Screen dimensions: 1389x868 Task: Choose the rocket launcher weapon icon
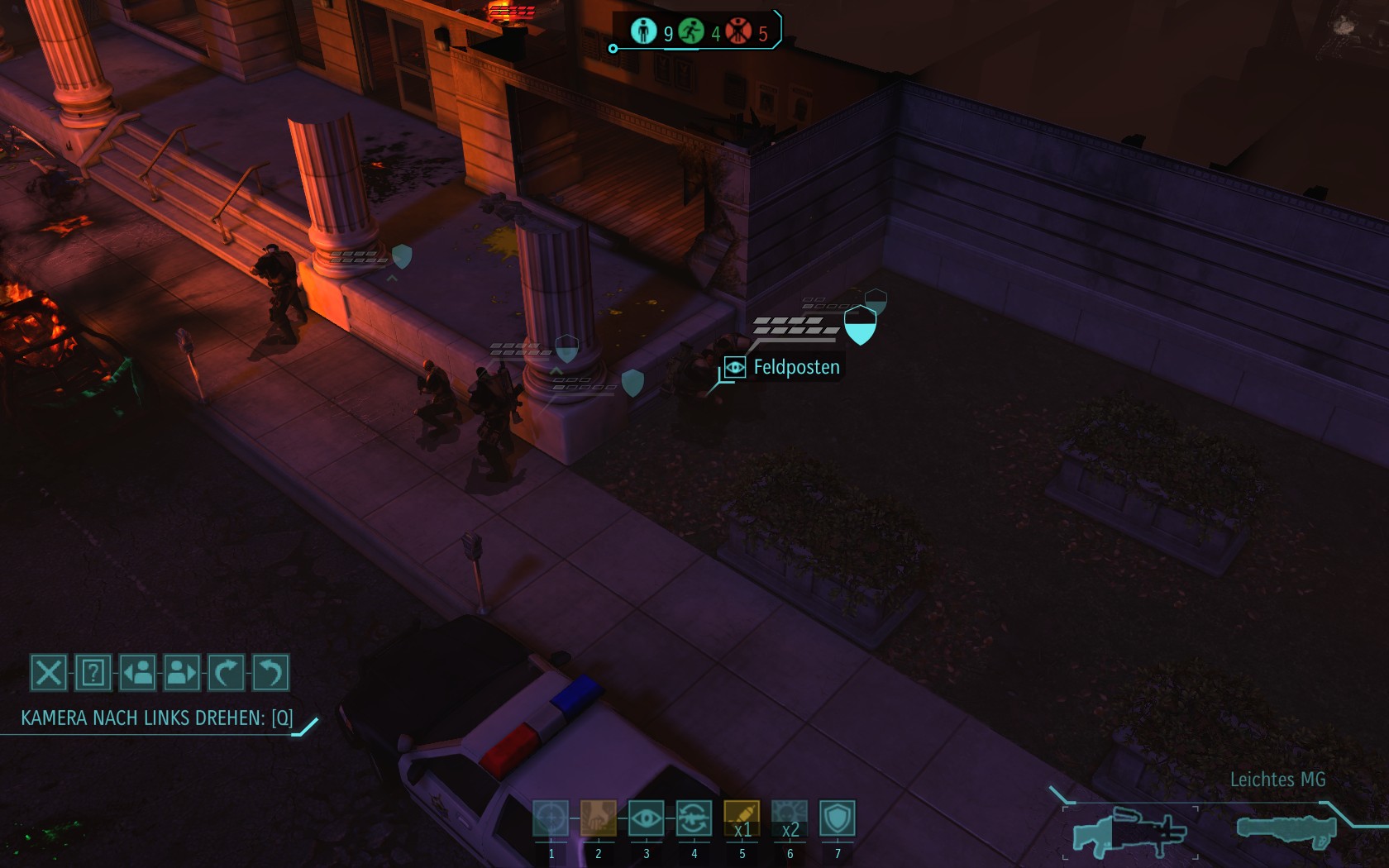coord(1286,829)
